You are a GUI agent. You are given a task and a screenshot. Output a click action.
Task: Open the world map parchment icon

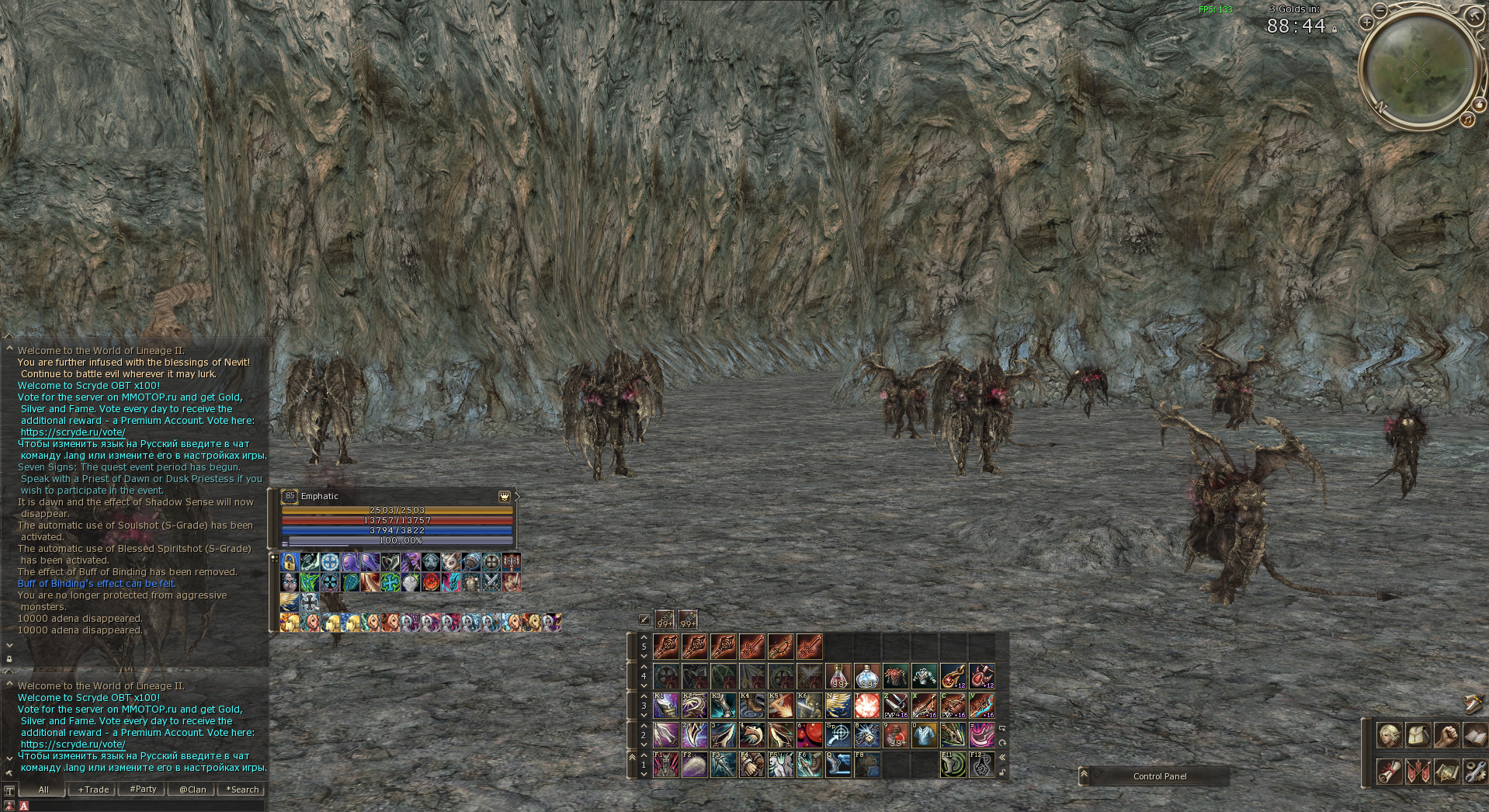coord(1446,772)
